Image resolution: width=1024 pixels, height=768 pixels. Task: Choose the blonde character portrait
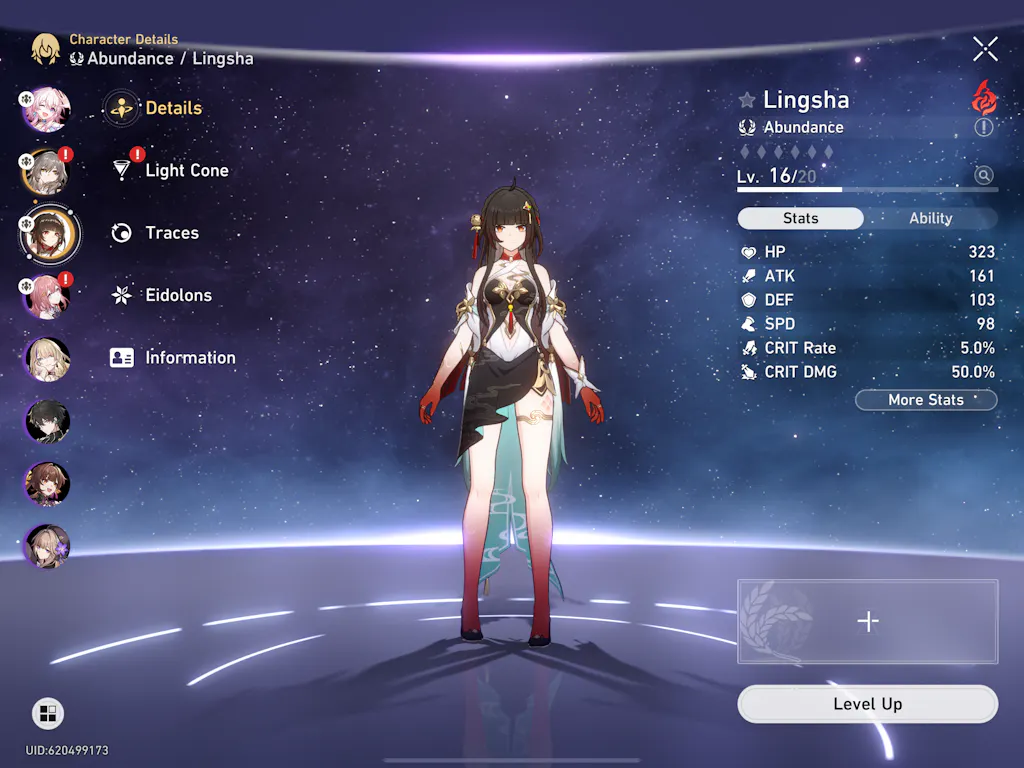(x=47, y=360)
